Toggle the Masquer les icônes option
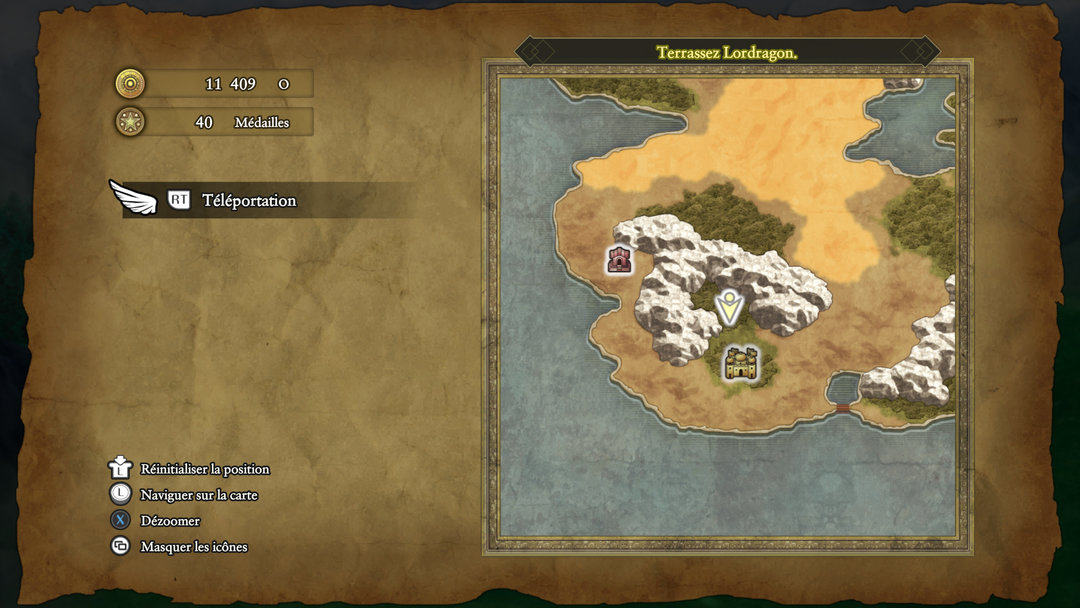This screenshot has height=608, width=1080. pos(193,547)
